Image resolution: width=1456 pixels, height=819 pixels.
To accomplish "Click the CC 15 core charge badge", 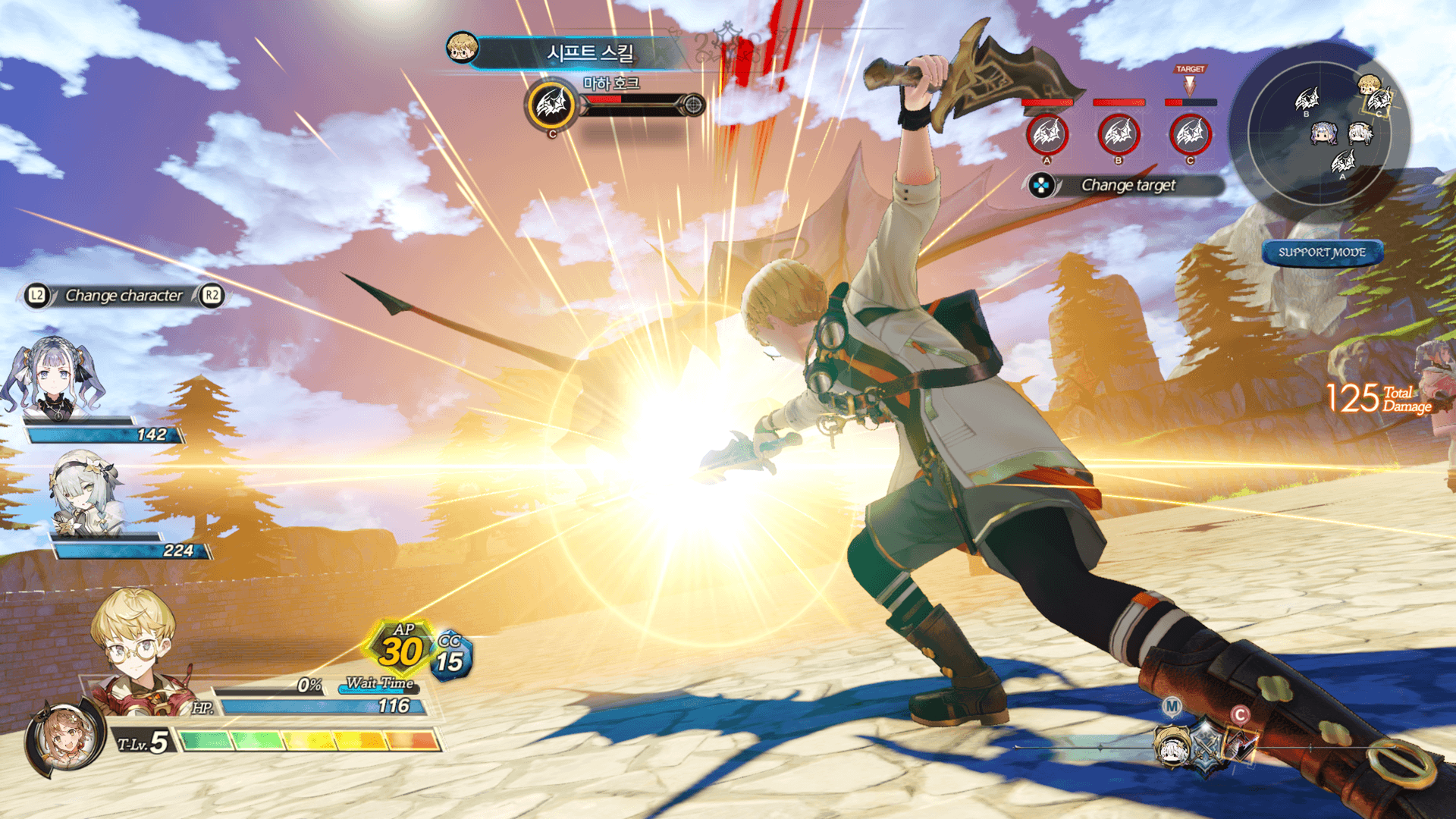I will pos(451,657).
